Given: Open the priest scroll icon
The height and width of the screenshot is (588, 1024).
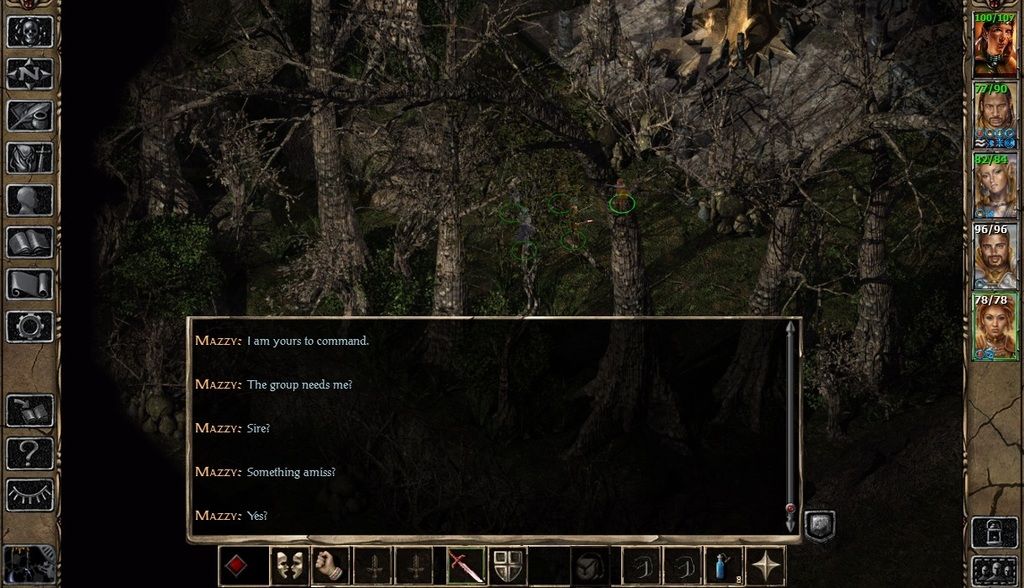Looking at the screenshot, I should click(30, 284).
